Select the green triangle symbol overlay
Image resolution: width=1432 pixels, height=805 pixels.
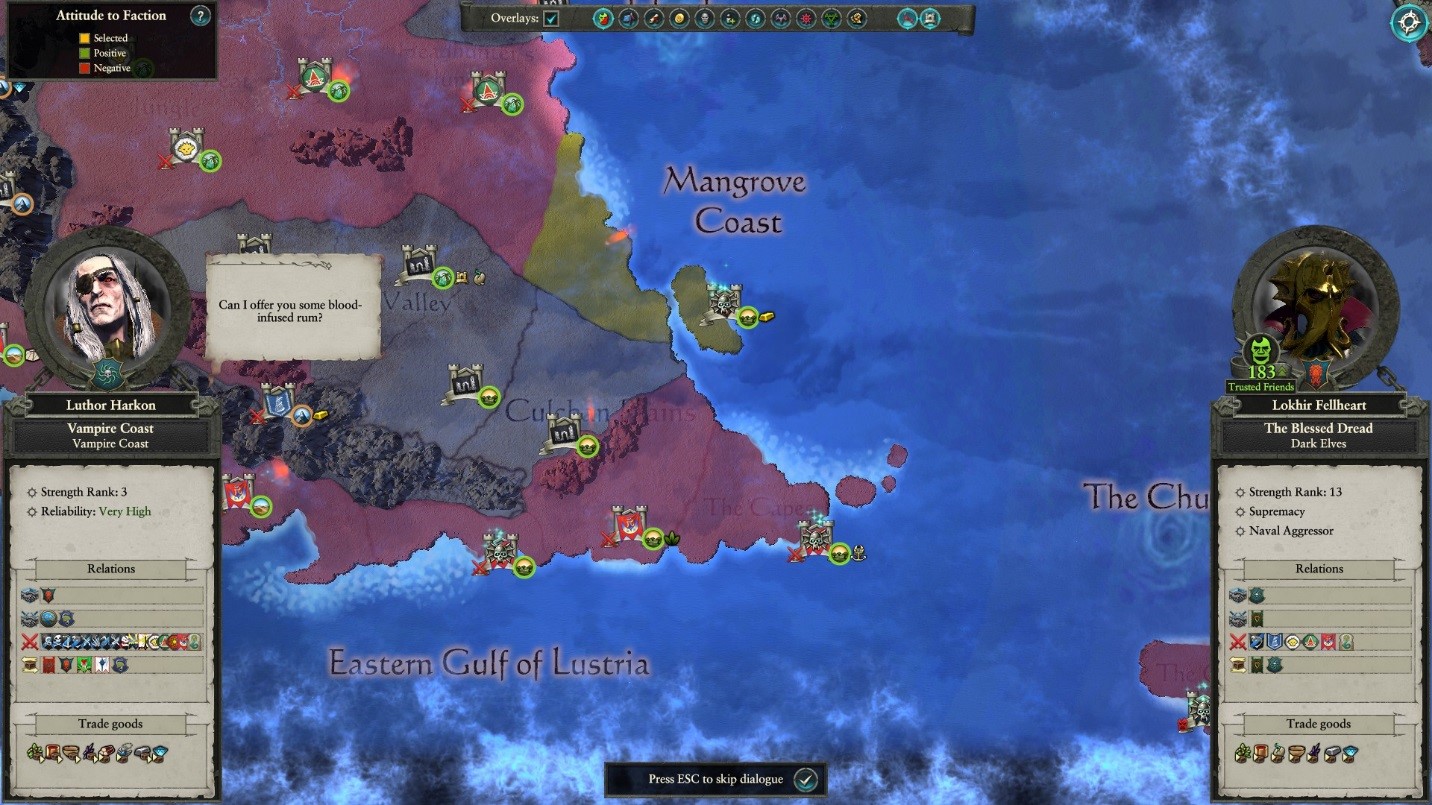click(x=831, y=18)
